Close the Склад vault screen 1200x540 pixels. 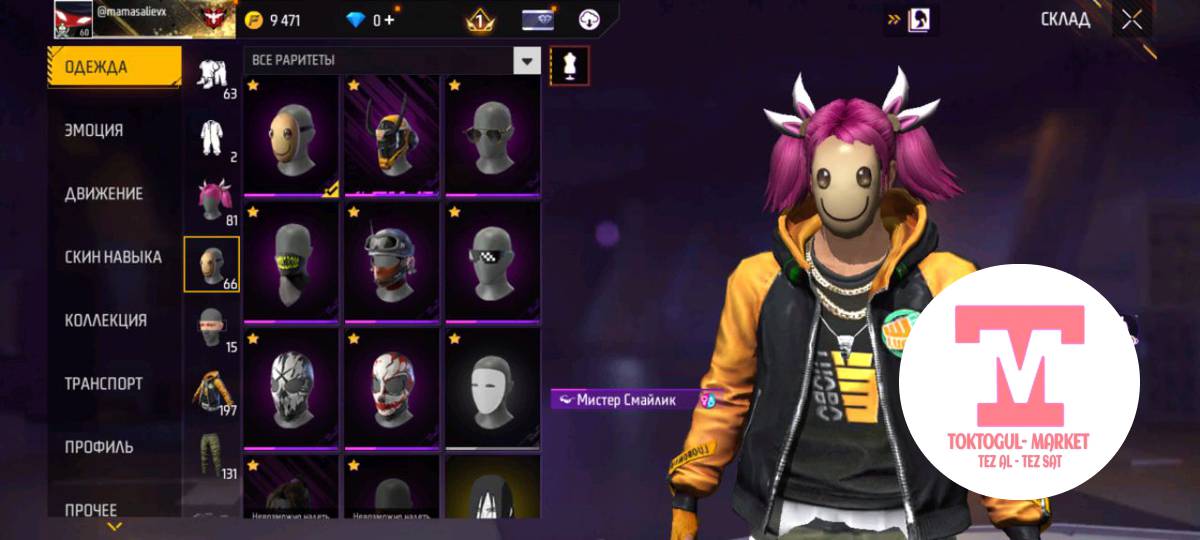click(1131, 19)
